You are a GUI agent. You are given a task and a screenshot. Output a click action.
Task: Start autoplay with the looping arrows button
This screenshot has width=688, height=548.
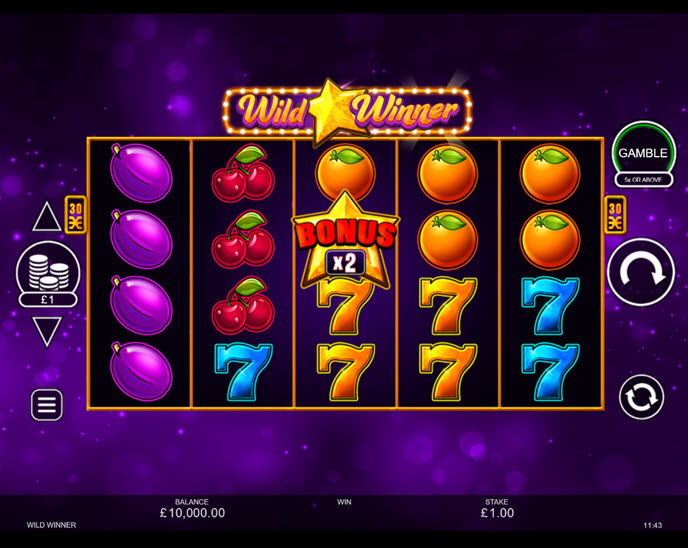pos(641,397)
